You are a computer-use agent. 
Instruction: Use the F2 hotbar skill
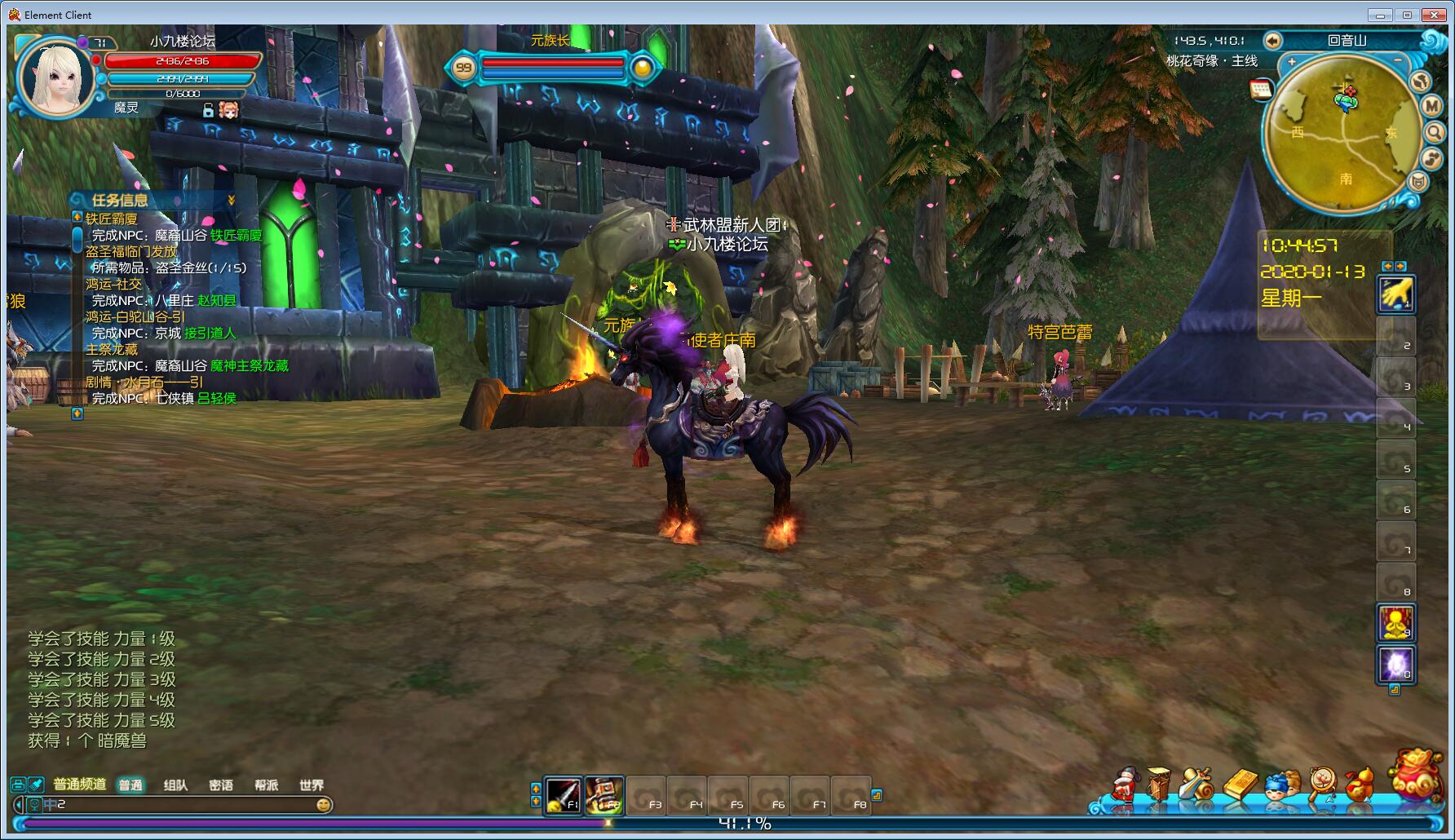click(604, 795)
